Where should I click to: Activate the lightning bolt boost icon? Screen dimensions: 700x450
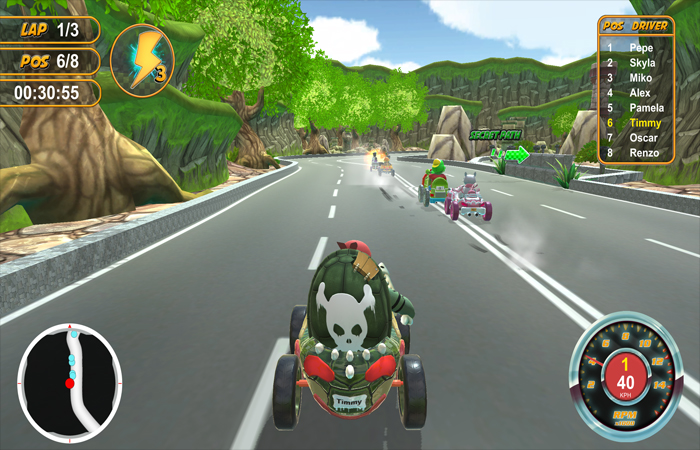tap(142, 60)
